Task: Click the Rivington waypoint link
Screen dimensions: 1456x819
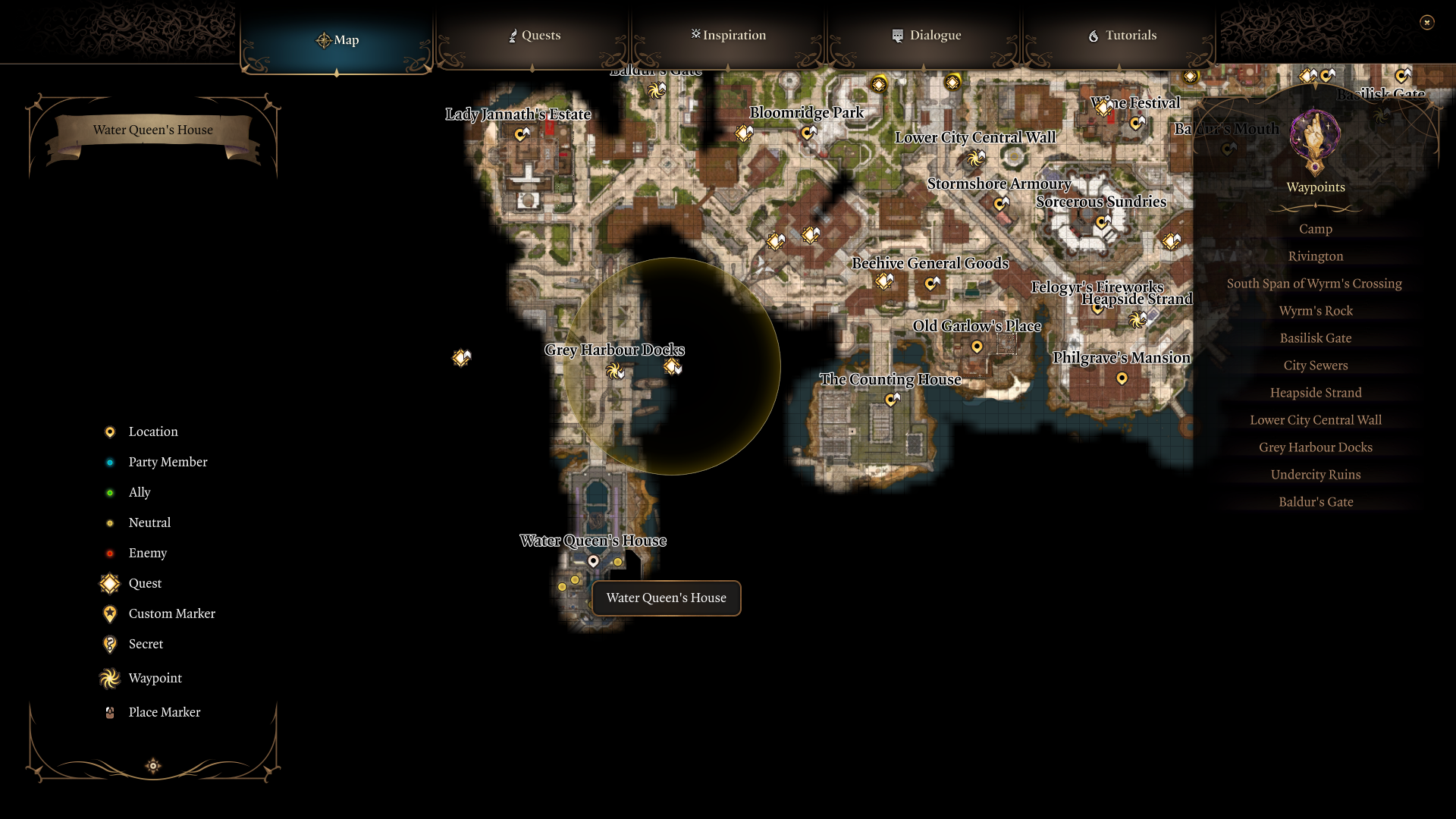Action: [1315, 256]
